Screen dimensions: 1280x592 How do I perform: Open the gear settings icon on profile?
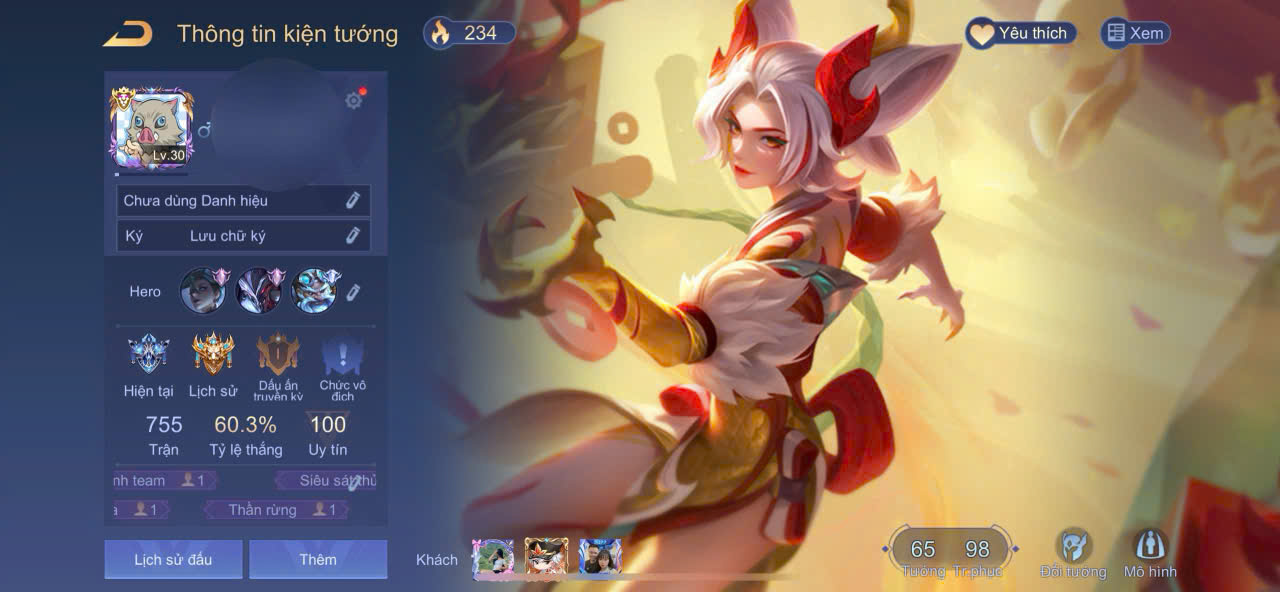click(x=353, y=100)
